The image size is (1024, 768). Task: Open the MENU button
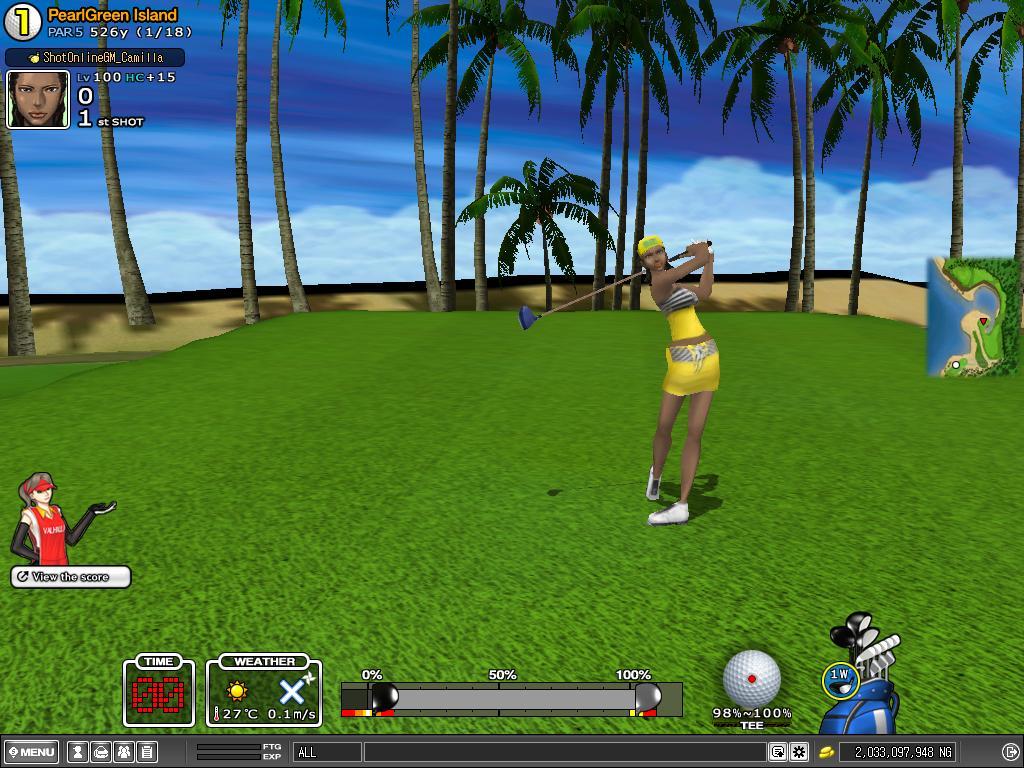click(x=31, y=752)
